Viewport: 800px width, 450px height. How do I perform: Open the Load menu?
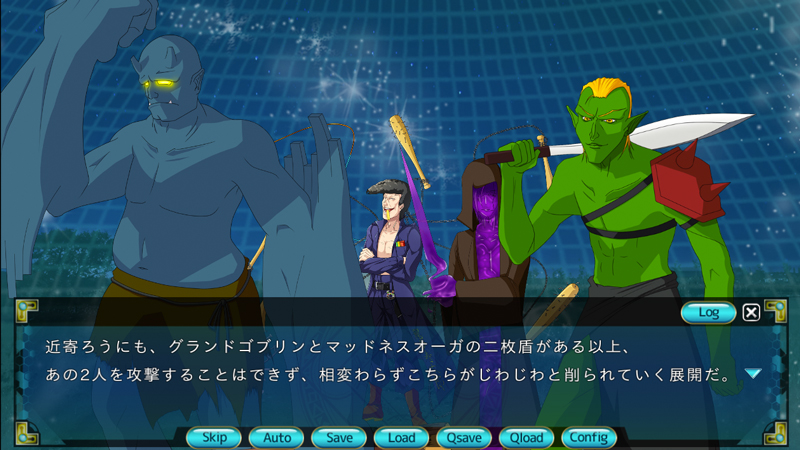pos(401,437)
